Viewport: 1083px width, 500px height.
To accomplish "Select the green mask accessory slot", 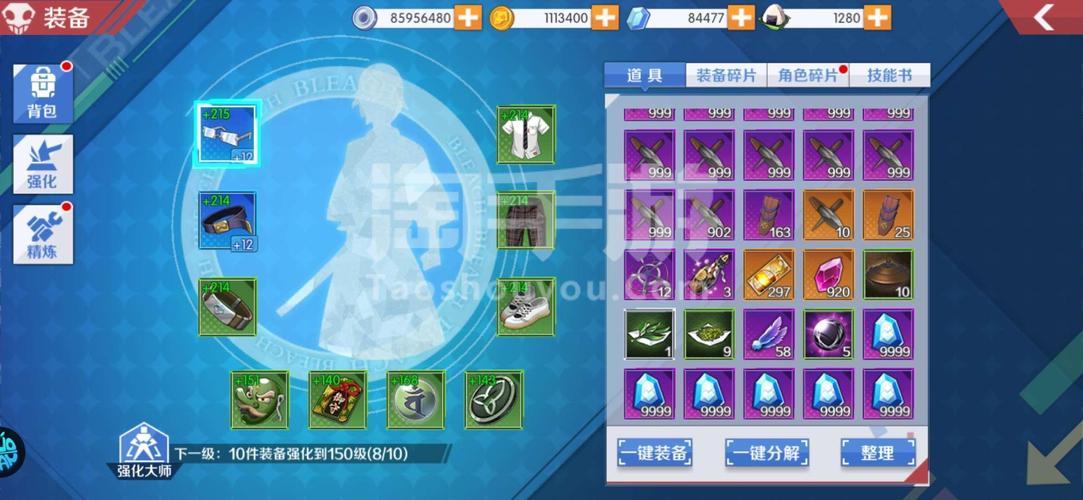I will pyautogui.click(x=260, y=400).
